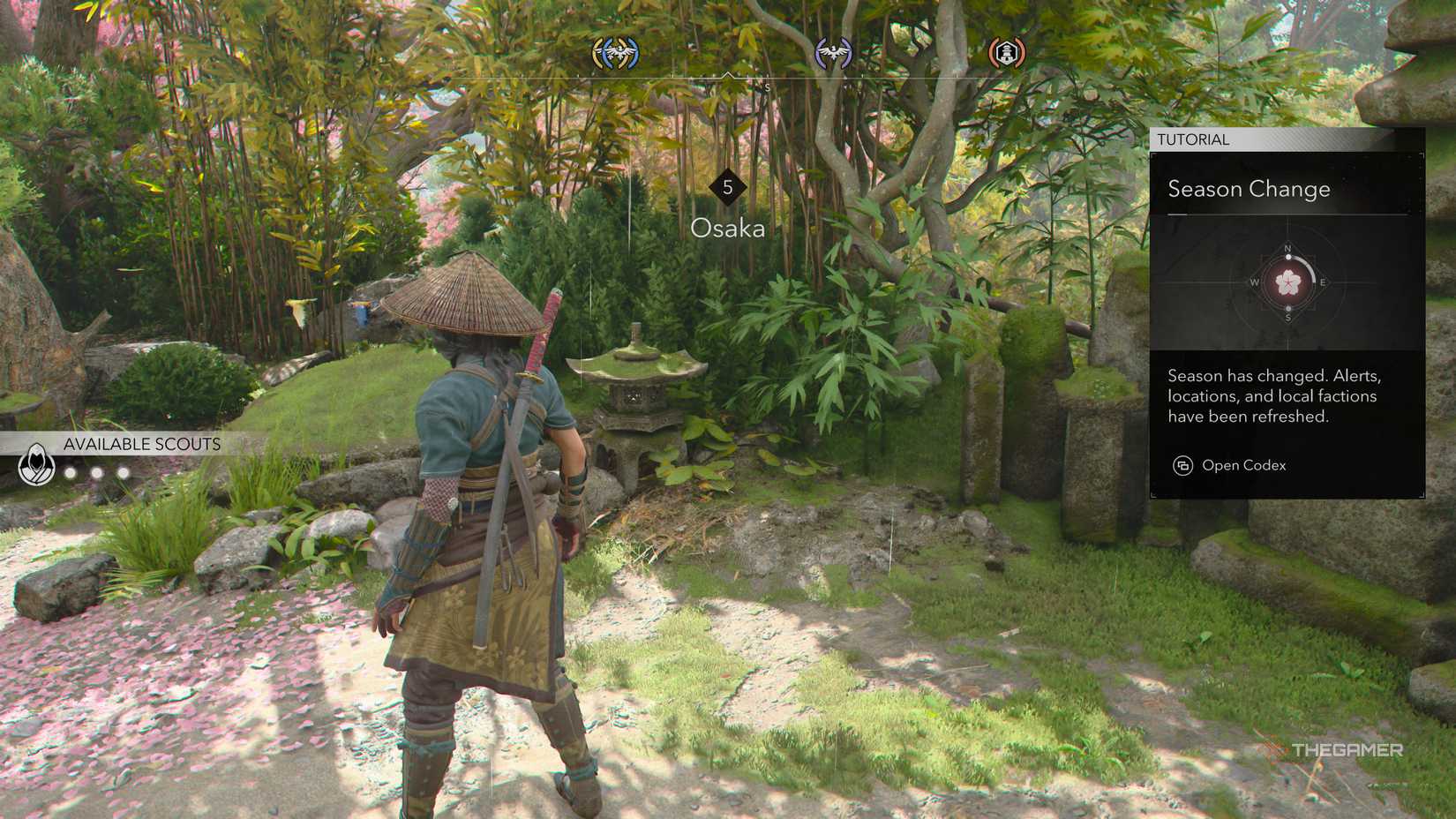Select the TUTORIAL header tab

(1193, 139)
